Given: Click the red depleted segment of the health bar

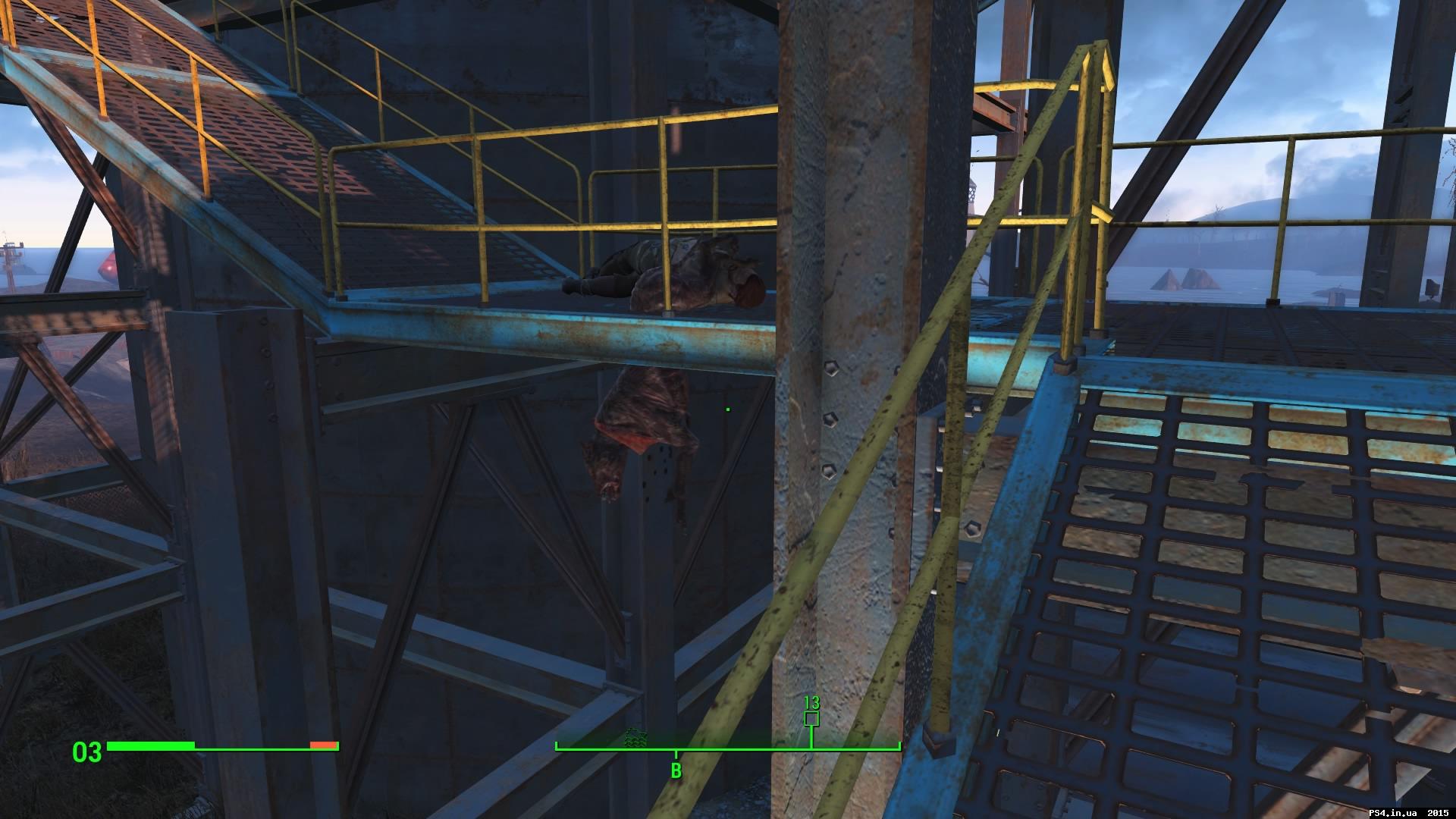Looking at the screenshot, I should 323,746.
